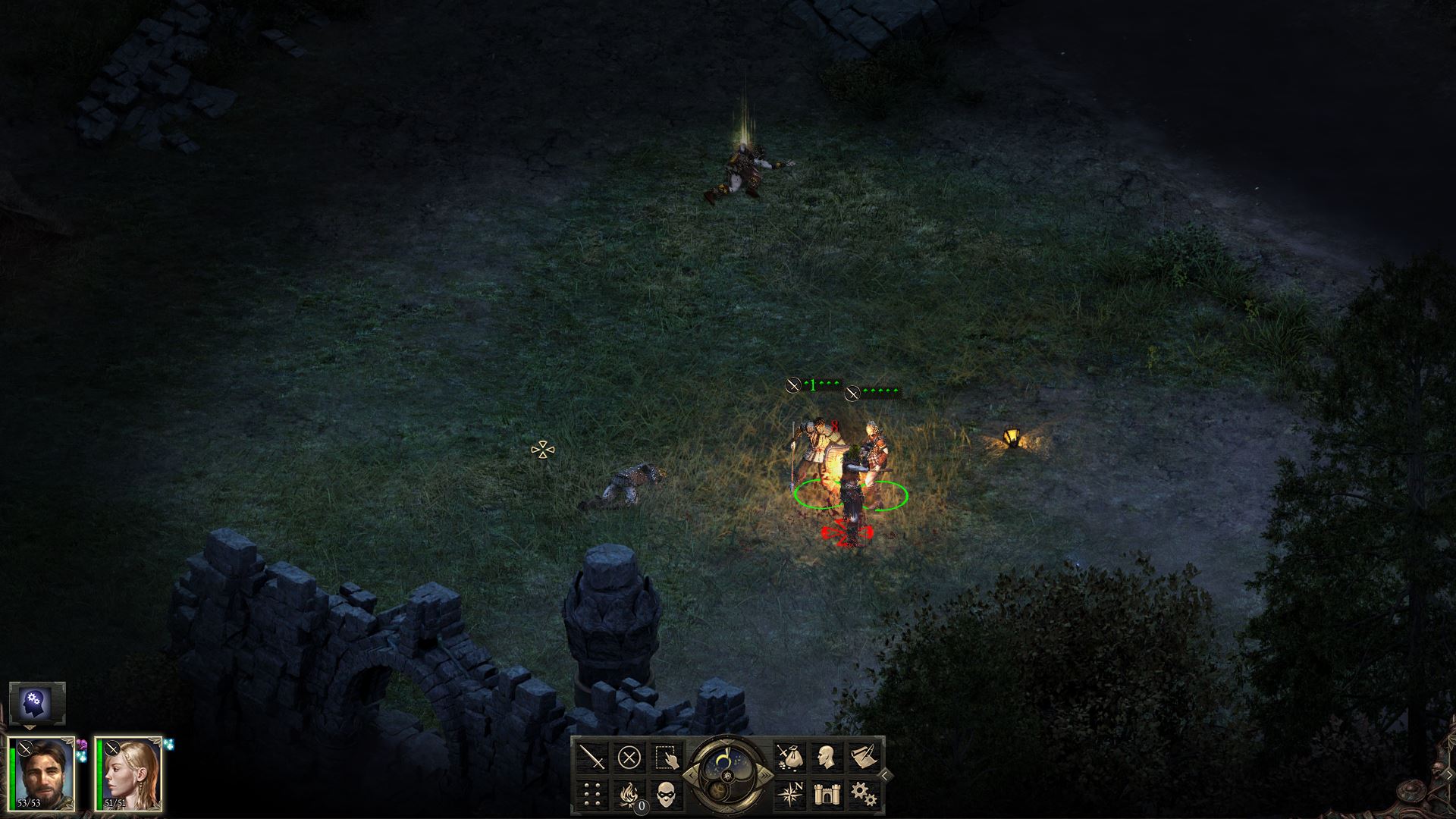Click the sword Attack command button

click(x=592, y=757)
